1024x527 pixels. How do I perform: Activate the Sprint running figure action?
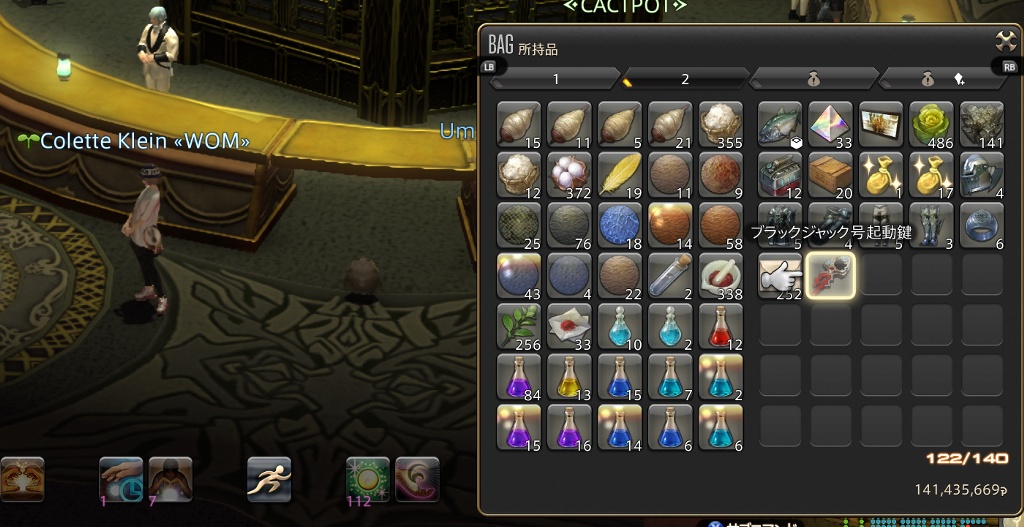pyautogui.click(x=269, y=478)
